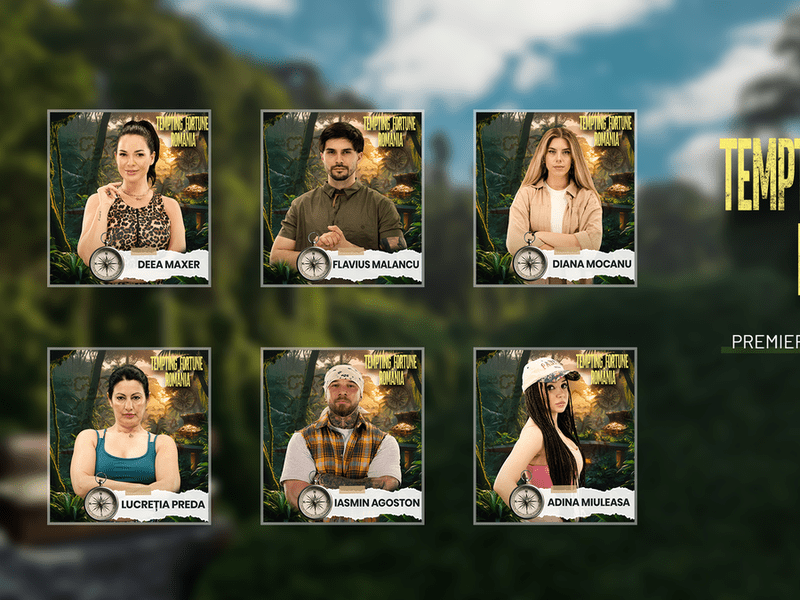The image size is (800, 600).
Task: Choose Iasmin Agoston's portrait card
Action: [342, 436]
